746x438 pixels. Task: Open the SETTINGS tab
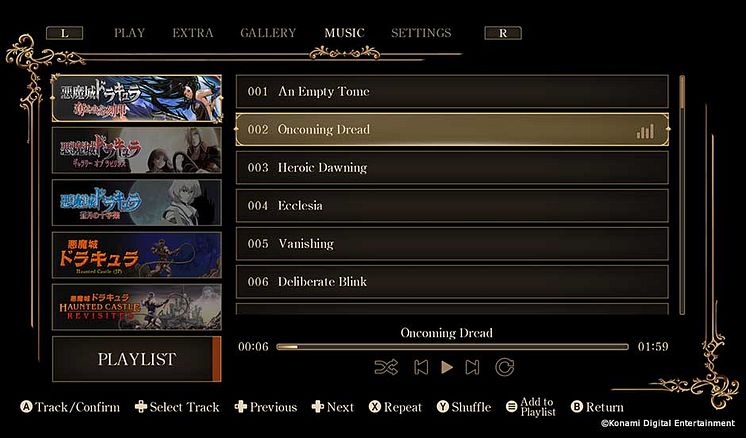(x=421, y=33)
